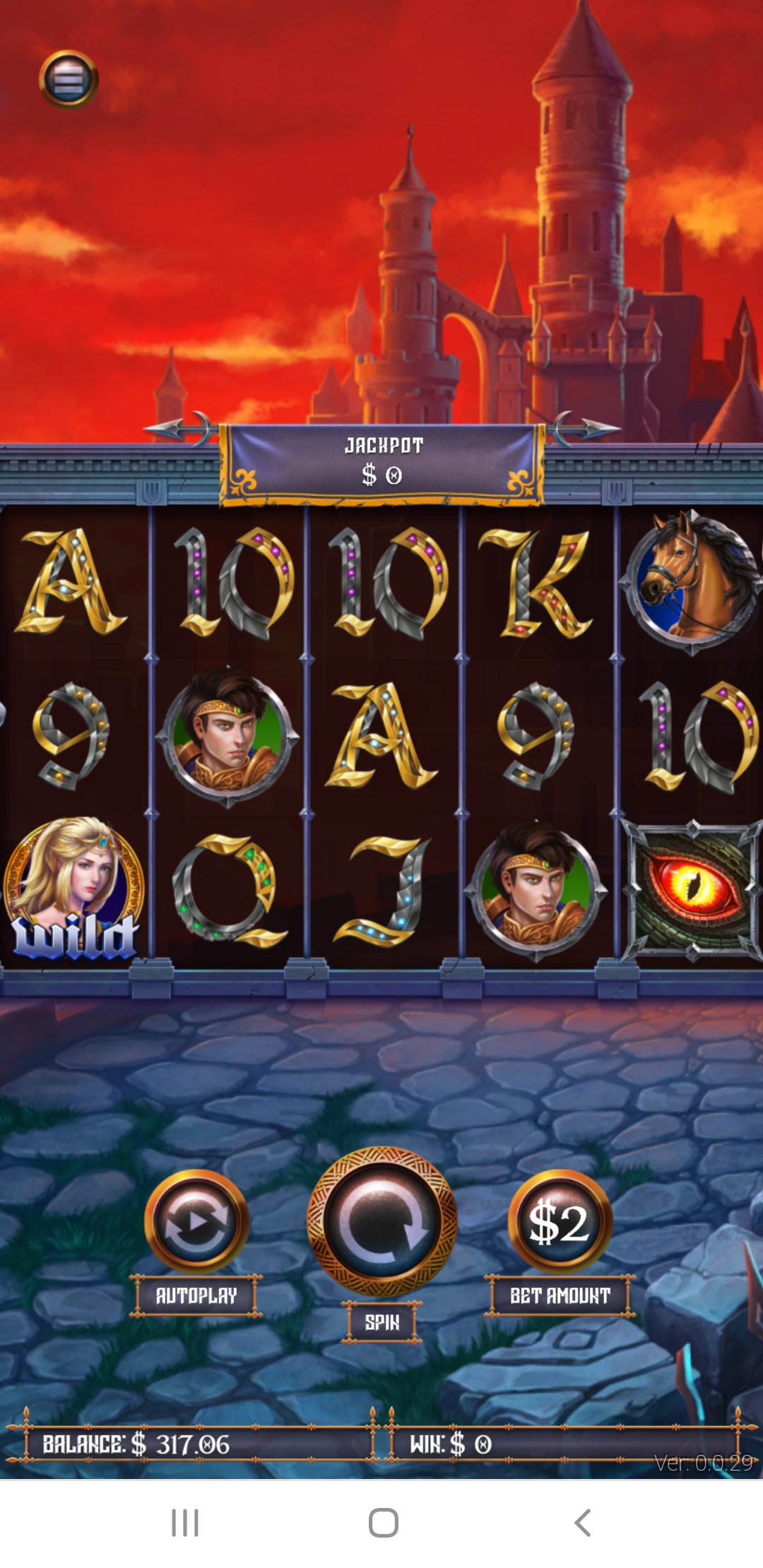Spin the slot reels
Viewport: 763px width, 1568px height.
382,1222
